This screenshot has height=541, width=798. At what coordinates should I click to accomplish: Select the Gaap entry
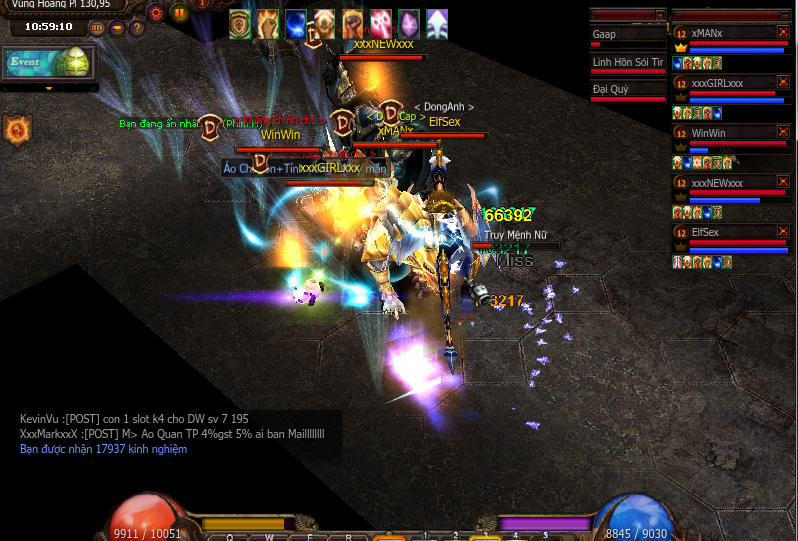click(x=627, y=35)
